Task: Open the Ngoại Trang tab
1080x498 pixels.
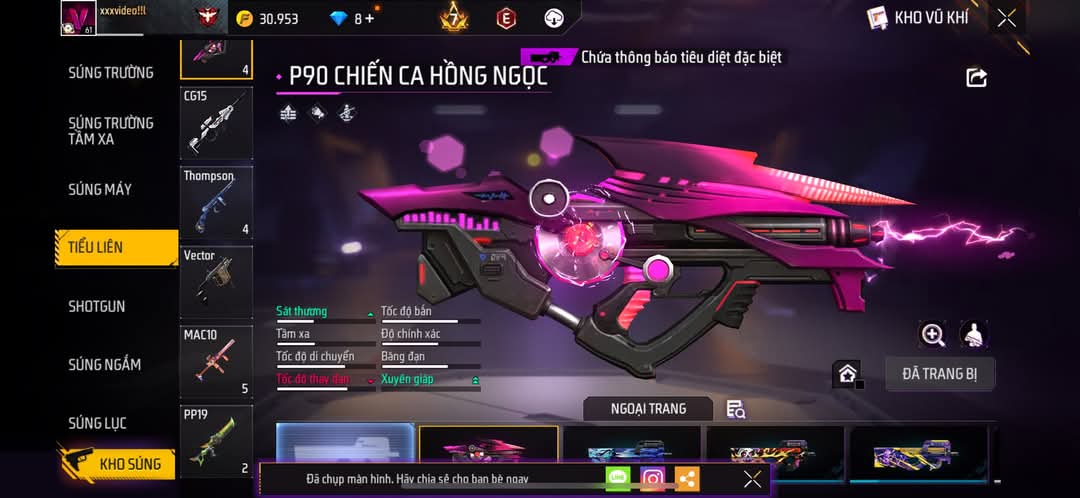Action: tap(648, 408)
